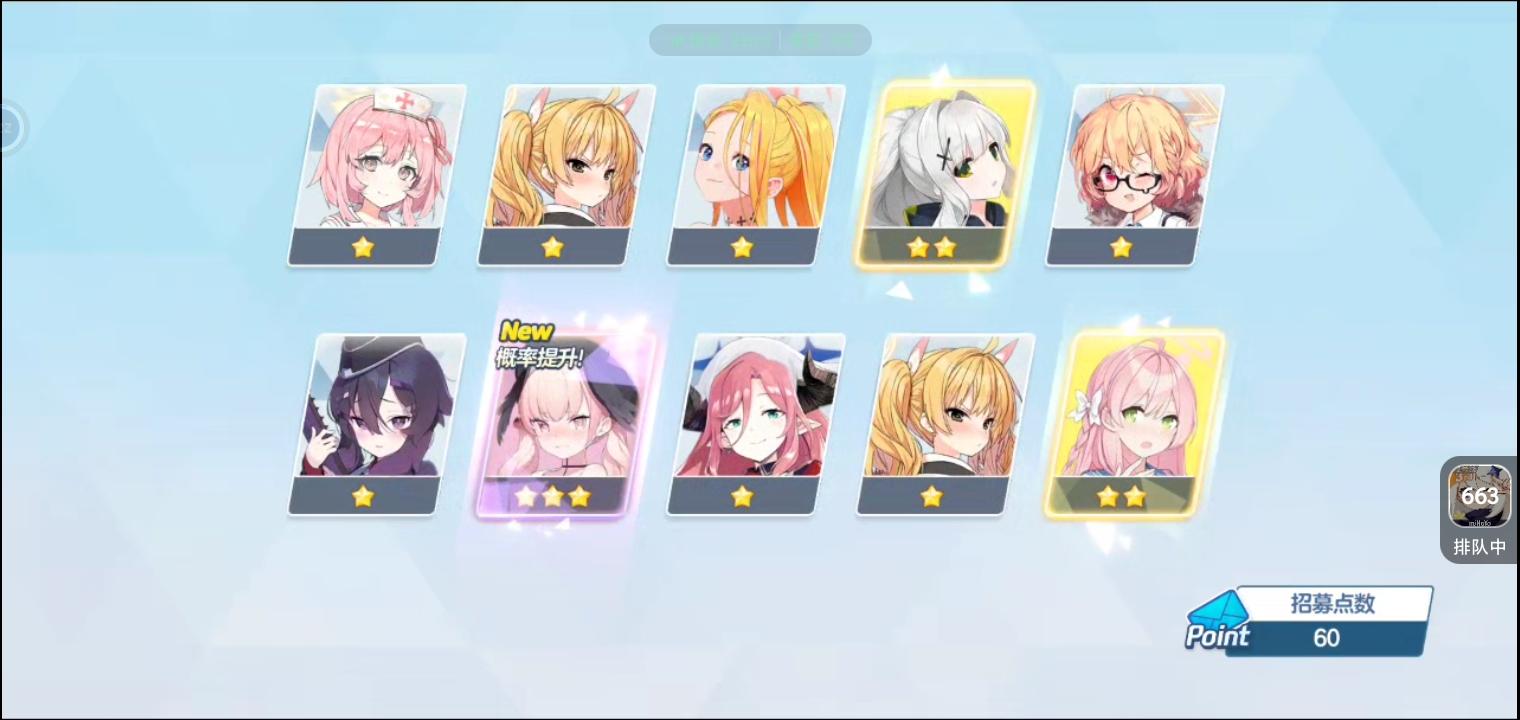Click the single star on the nurse card
Image resolution: width=1520 pixels, height=720 pixels.
363,247
